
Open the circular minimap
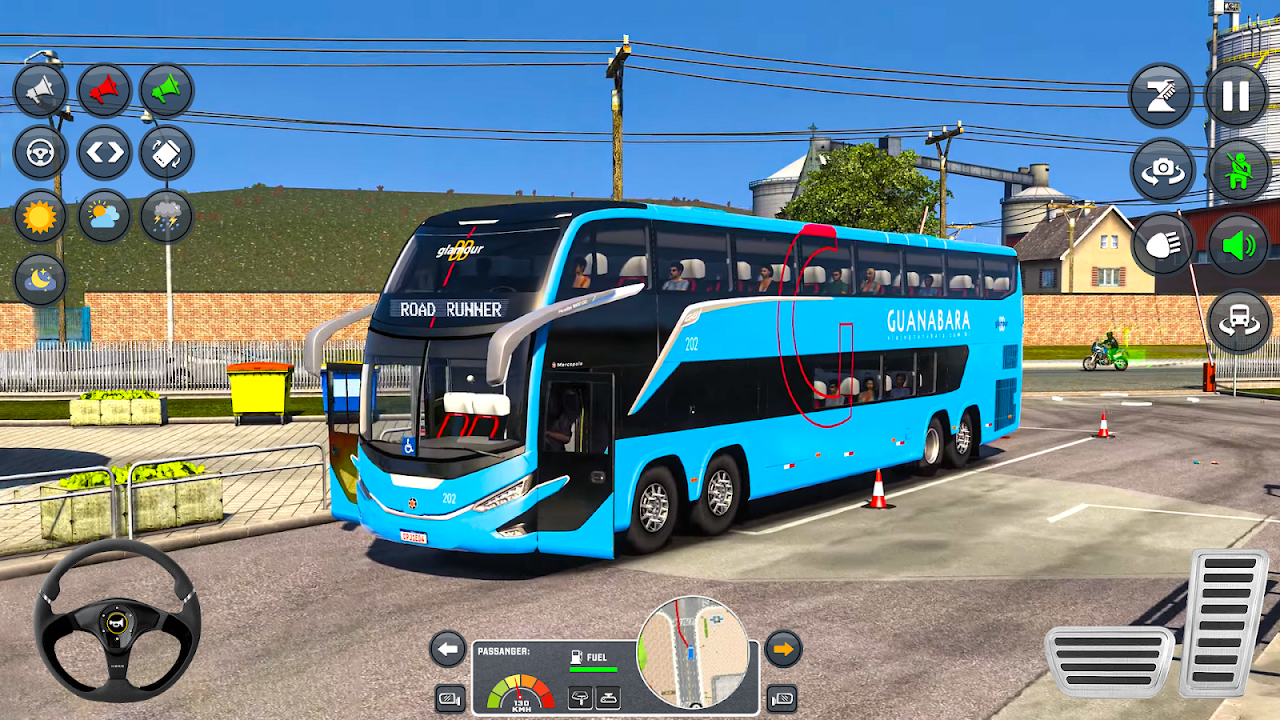coord(692,652)
